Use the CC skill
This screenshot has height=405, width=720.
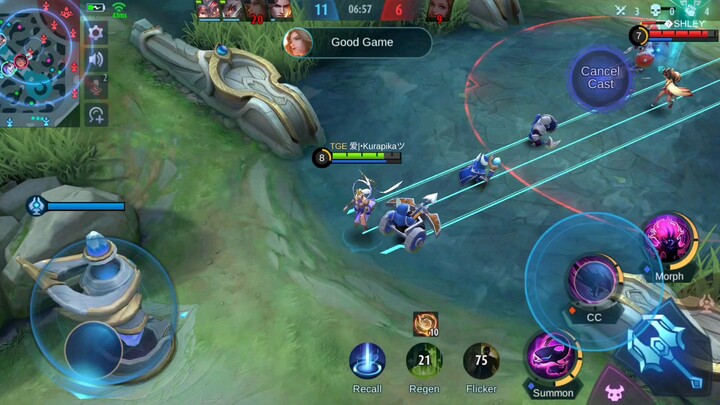point(594,283)
